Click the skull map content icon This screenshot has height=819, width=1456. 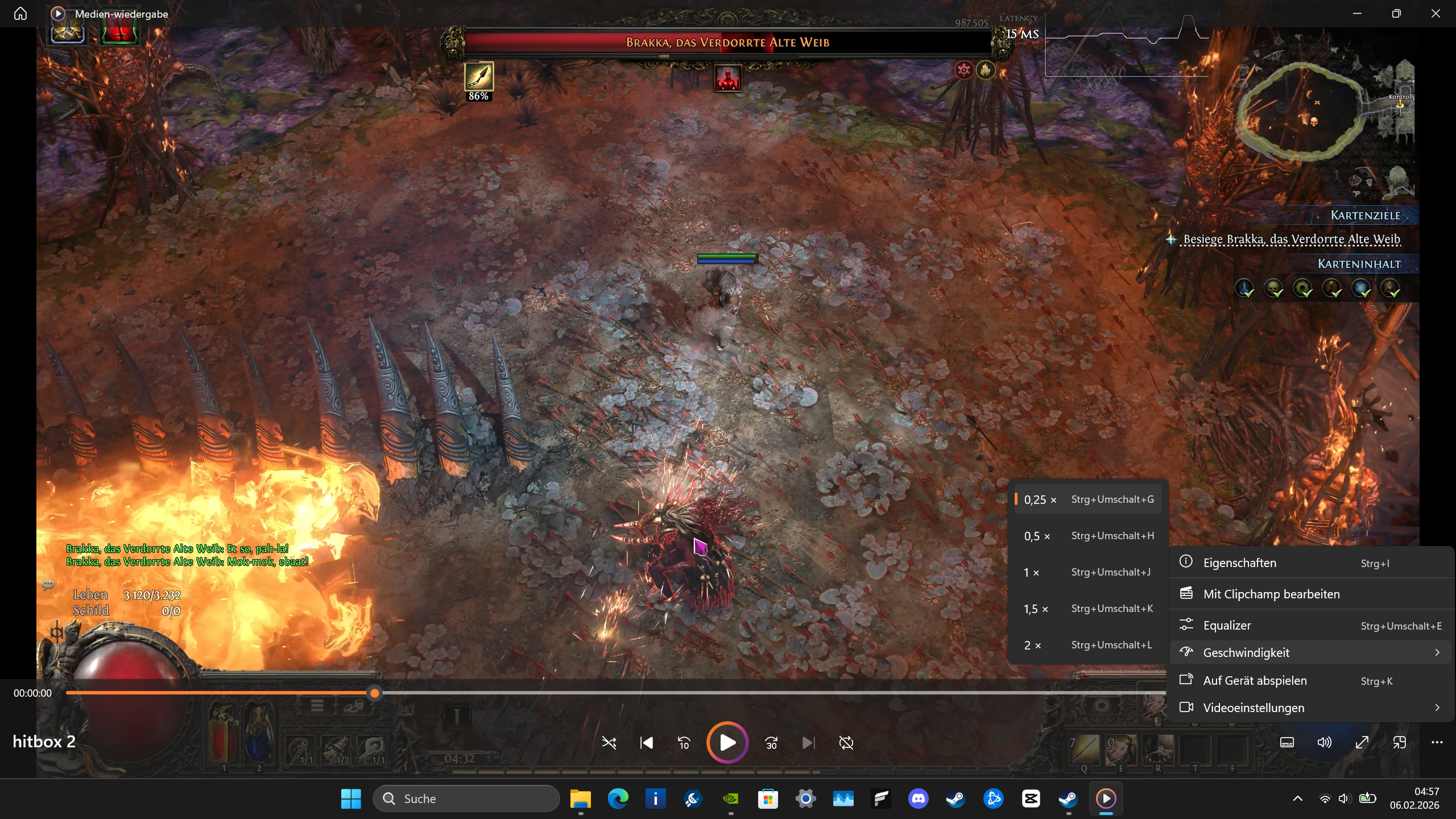point(1273,288)
